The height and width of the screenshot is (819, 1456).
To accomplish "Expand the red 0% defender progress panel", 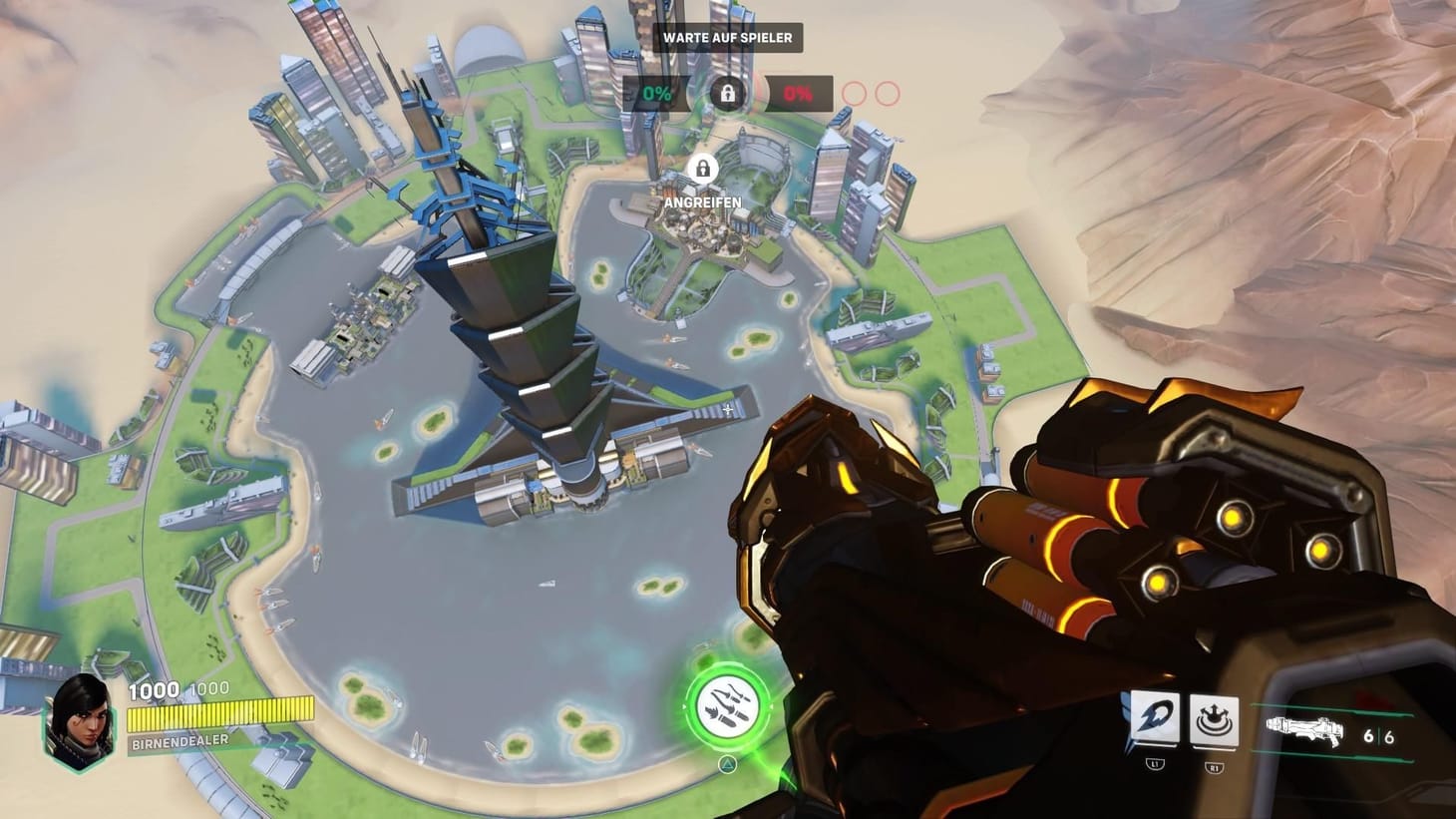I will tap(798, 95).
